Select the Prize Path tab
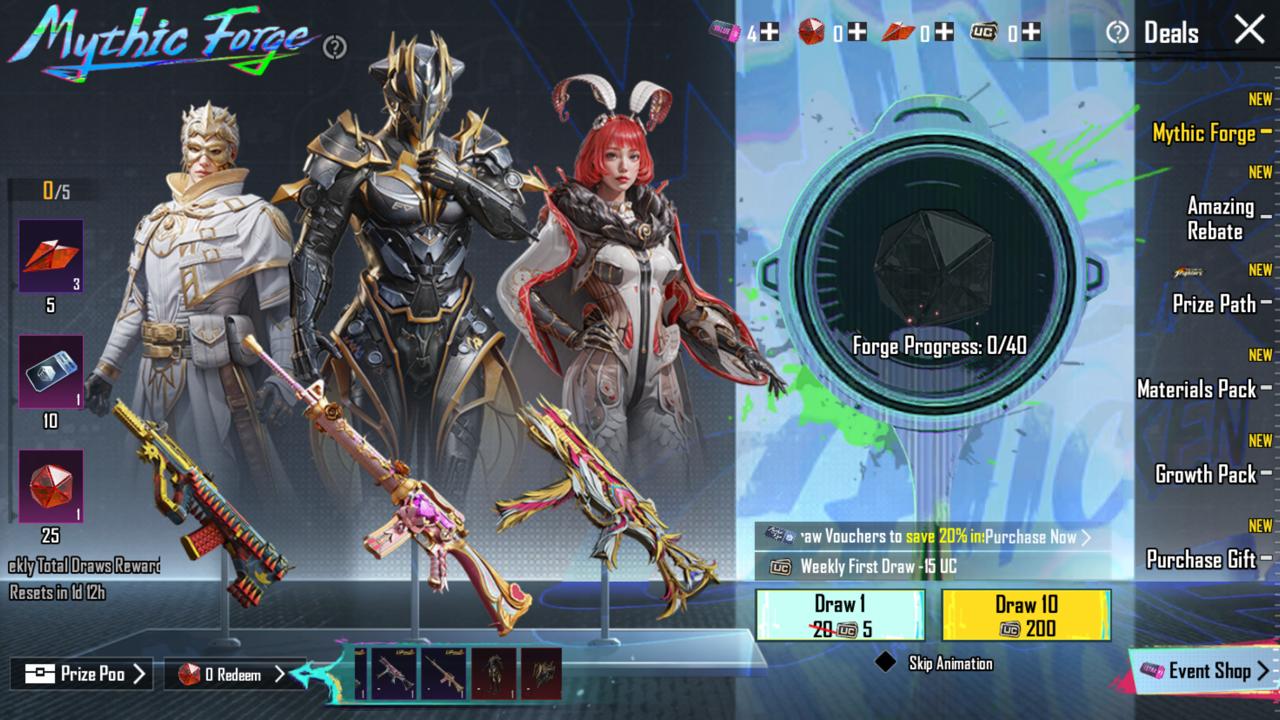Screen dimensions: 1280x720 click(1214, 304)
